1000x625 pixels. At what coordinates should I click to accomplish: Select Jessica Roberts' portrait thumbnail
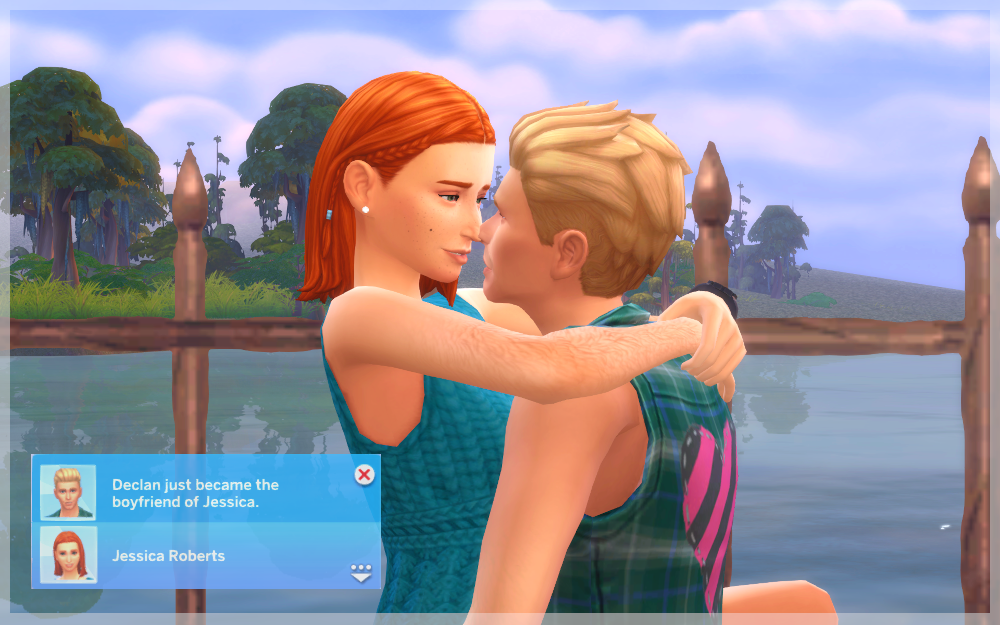tap(68, 555)
